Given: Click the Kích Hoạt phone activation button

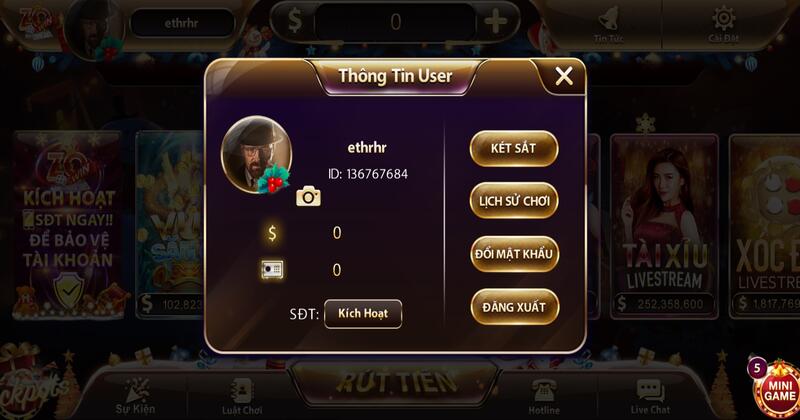Looking at the screenshot, I should [x=362, y=313].
